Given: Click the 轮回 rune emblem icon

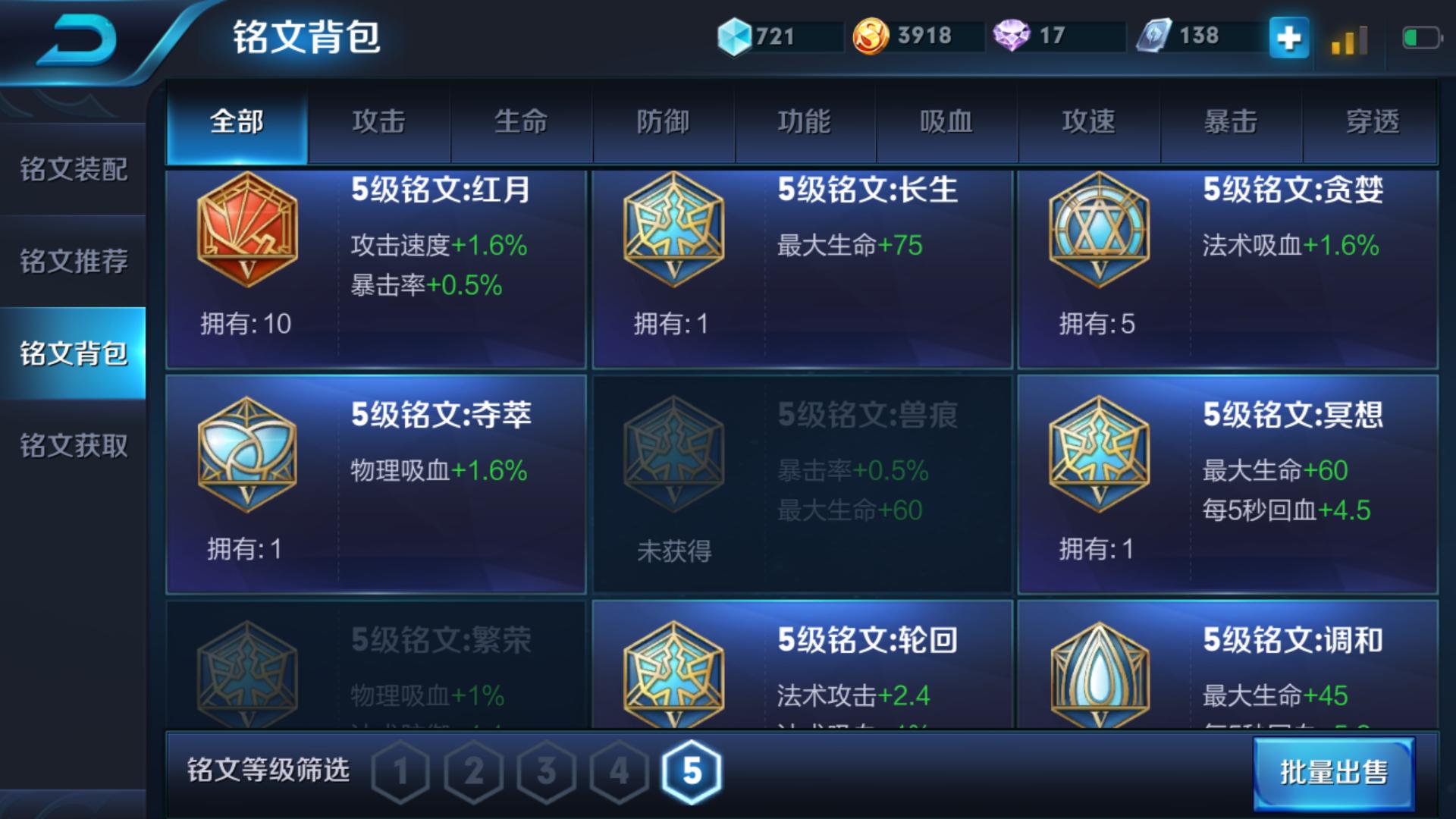Looking at the screenshot, I should pyautogui.click(x=673, y=675).
